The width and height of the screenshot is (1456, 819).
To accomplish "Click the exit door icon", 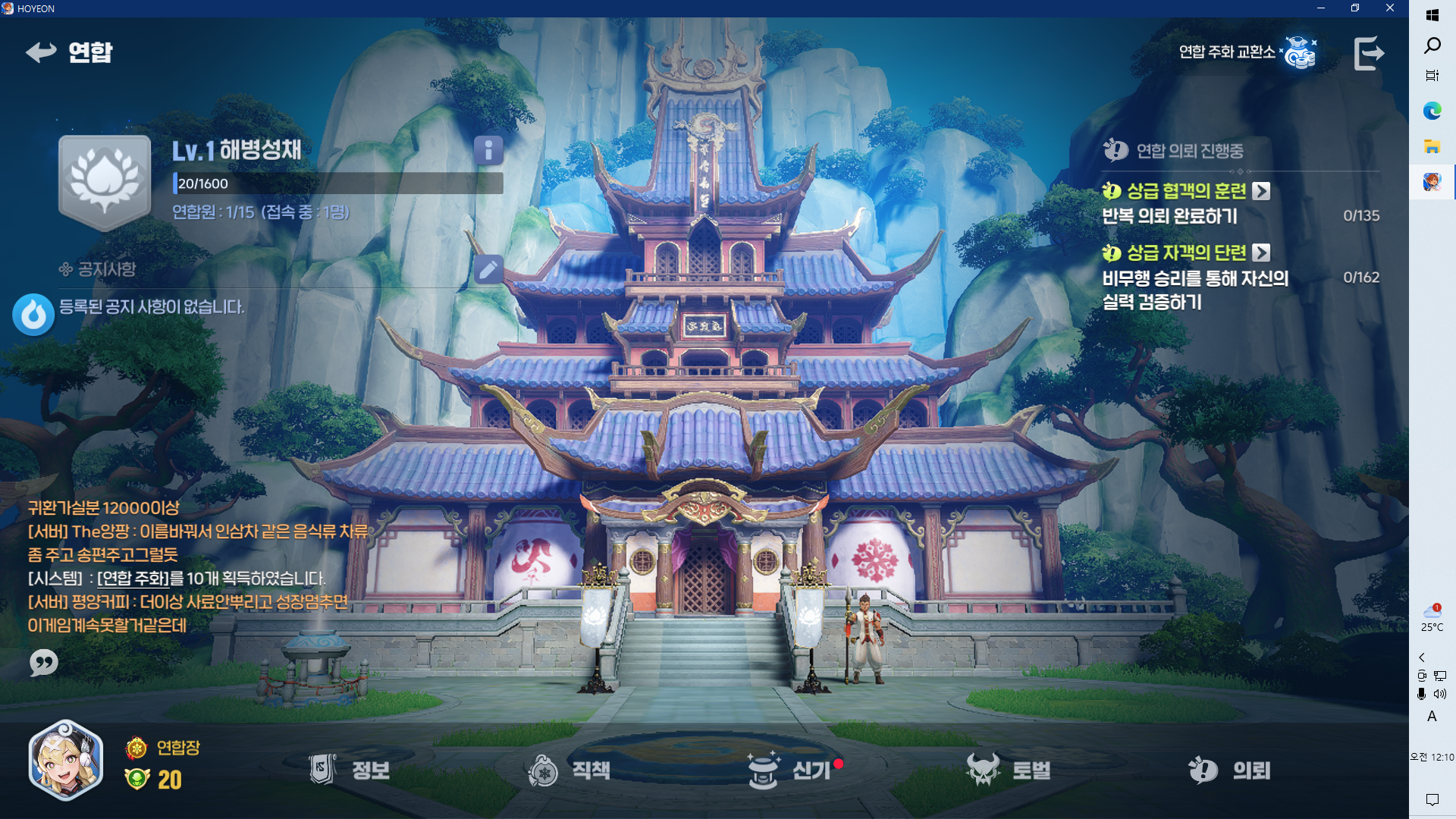I will tap(1369, 53).
